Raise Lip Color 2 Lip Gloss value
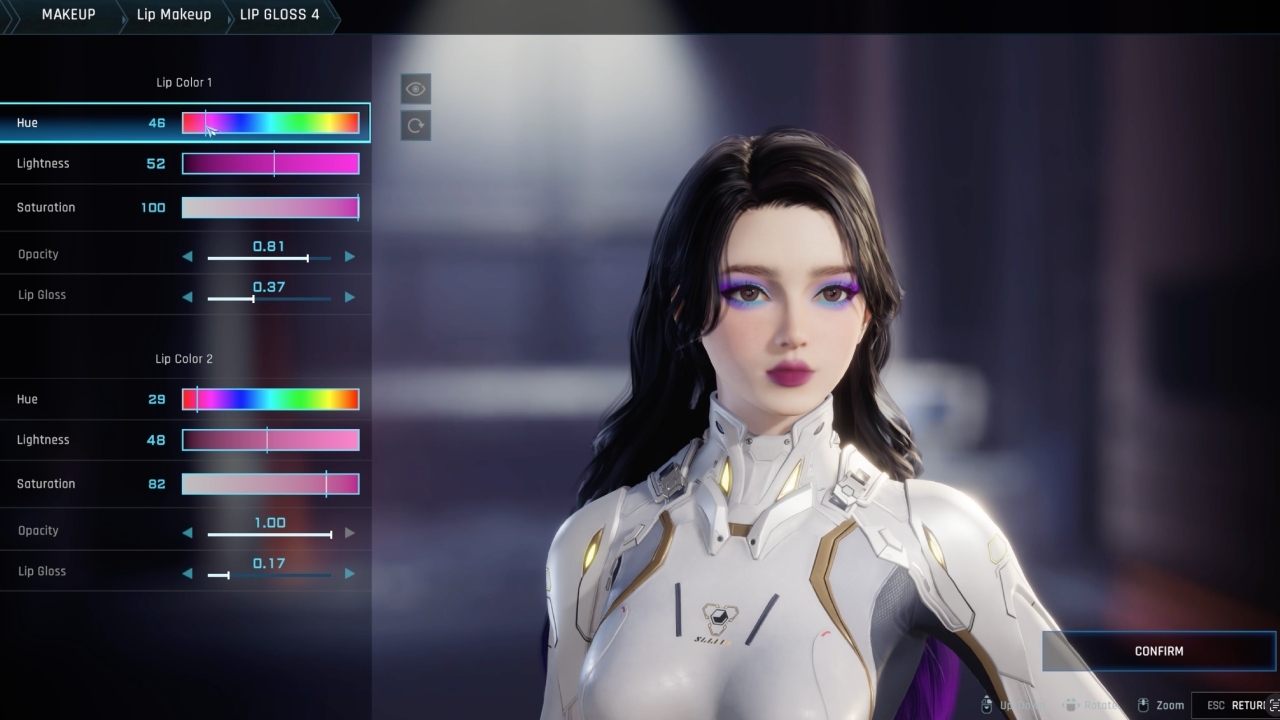The image size is (1280, 720). coord(350,574)
